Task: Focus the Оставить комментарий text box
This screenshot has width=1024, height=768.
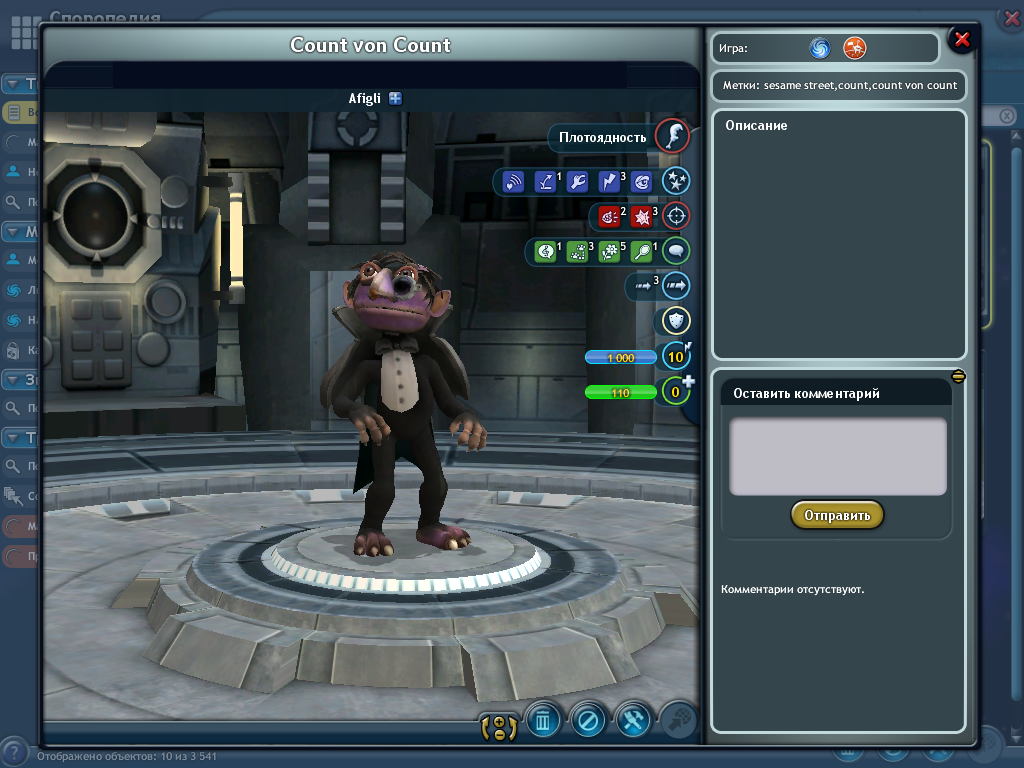Action: click(x=838, y=456)
